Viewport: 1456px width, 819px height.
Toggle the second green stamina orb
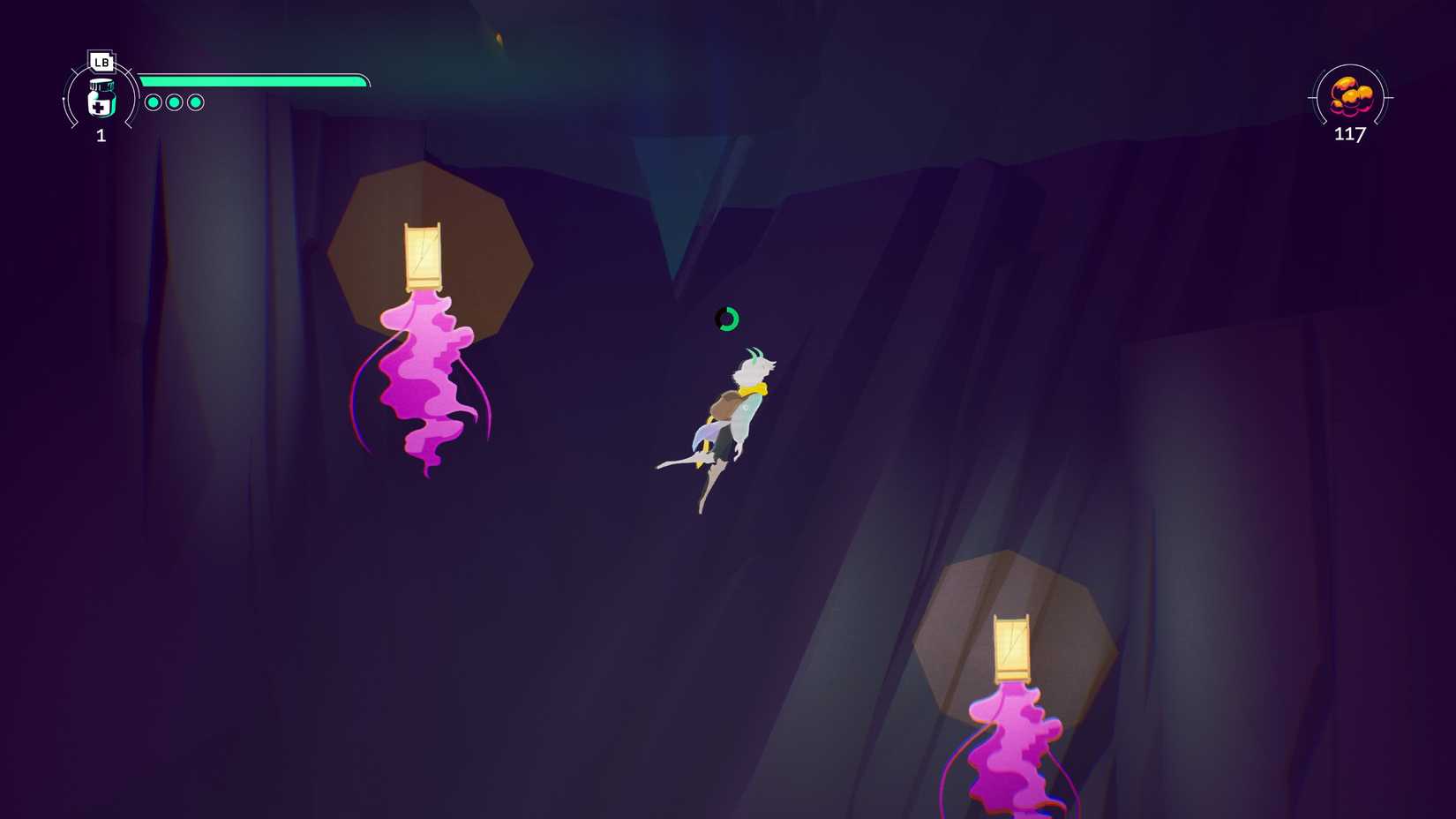coord(176,102)
